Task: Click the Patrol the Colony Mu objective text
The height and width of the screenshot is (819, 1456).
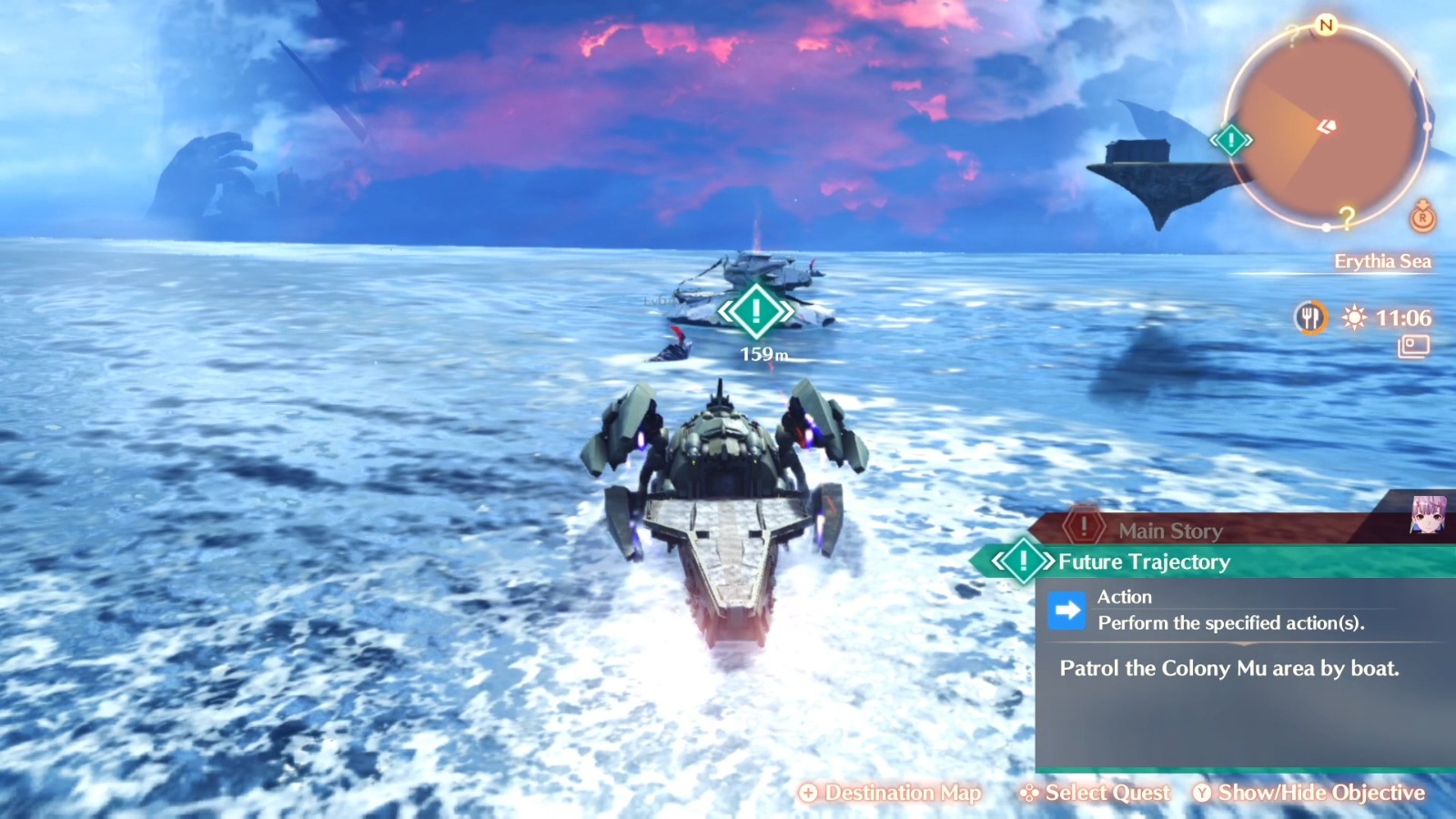Action: [1228, 668]
